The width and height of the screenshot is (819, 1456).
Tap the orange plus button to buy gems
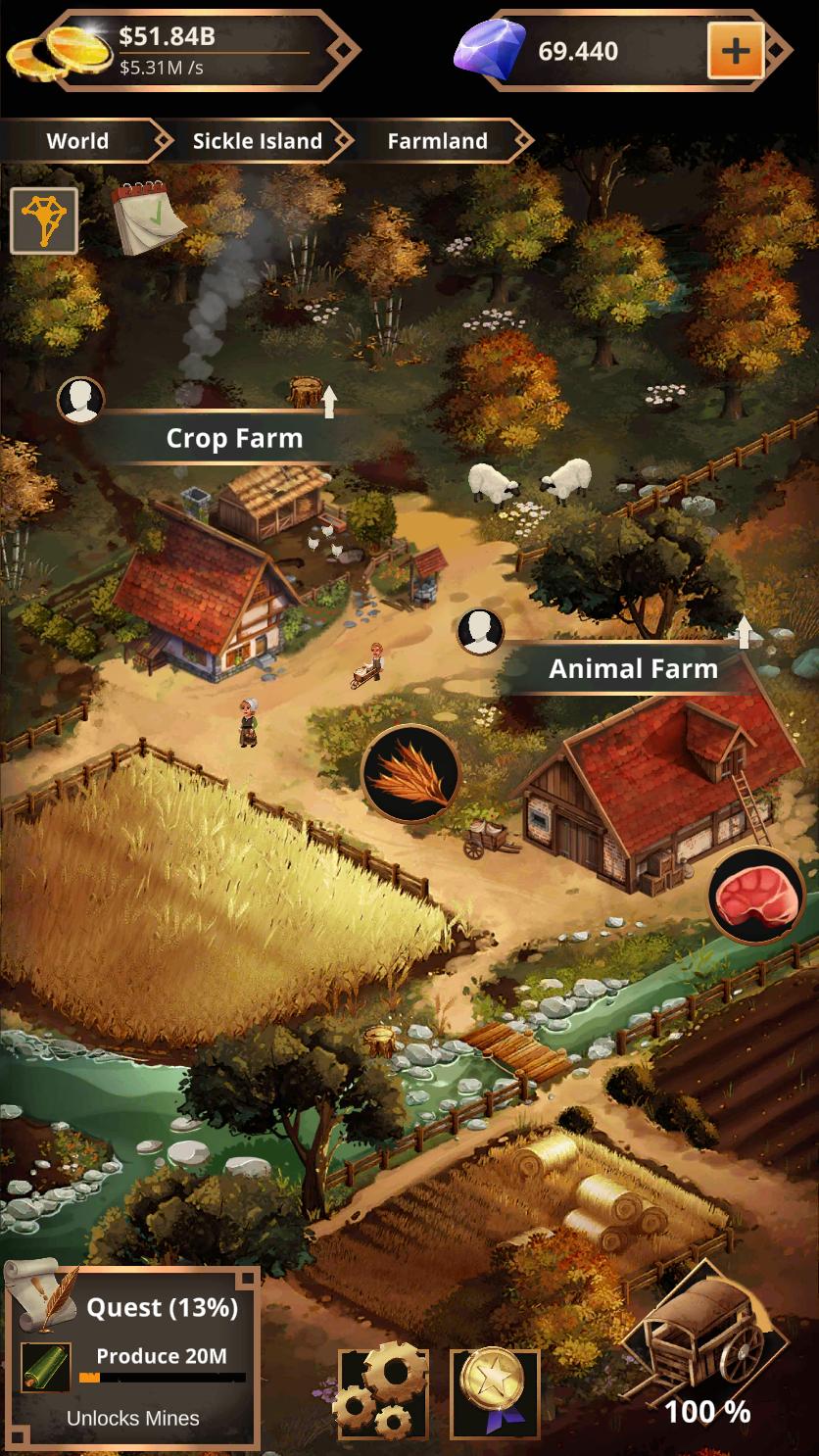[735, 50]
